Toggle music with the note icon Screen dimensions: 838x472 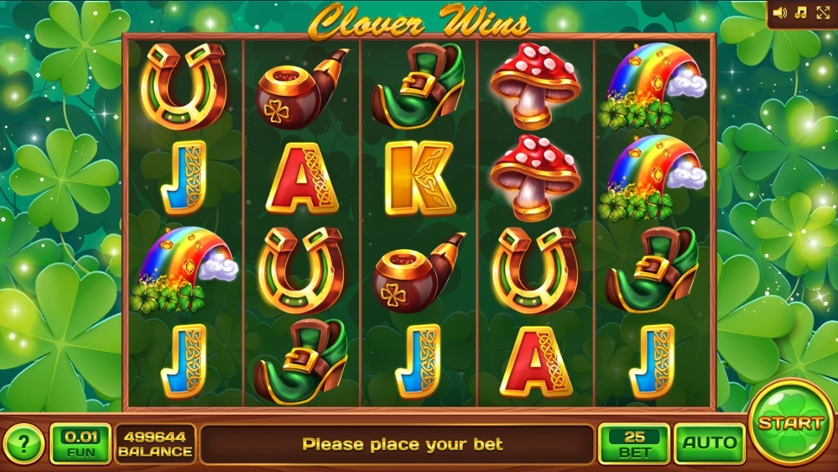(802, 13)
